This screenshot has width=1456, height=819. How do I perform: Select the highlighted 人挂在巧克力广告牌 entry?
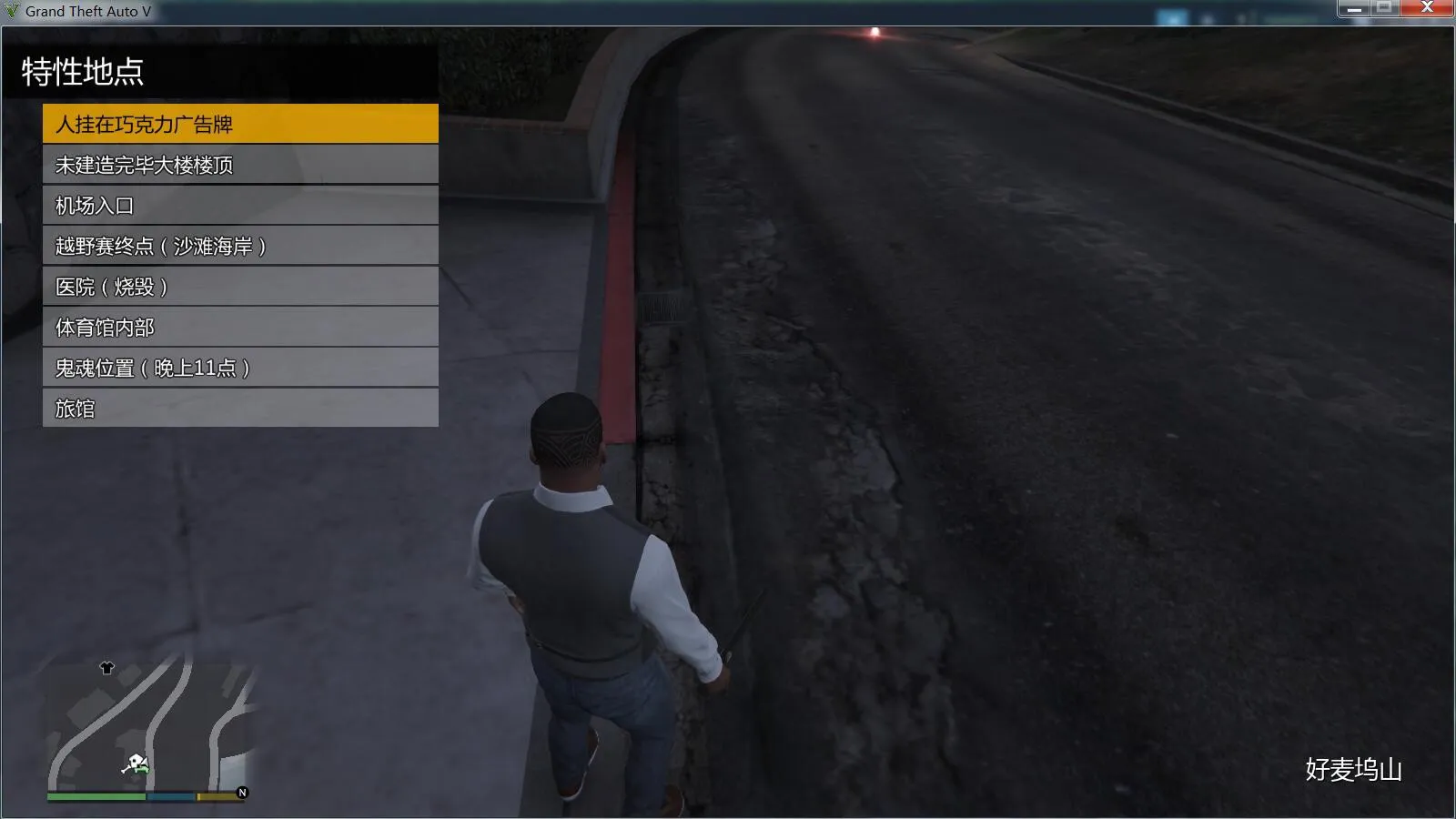(x=239, y=123)
